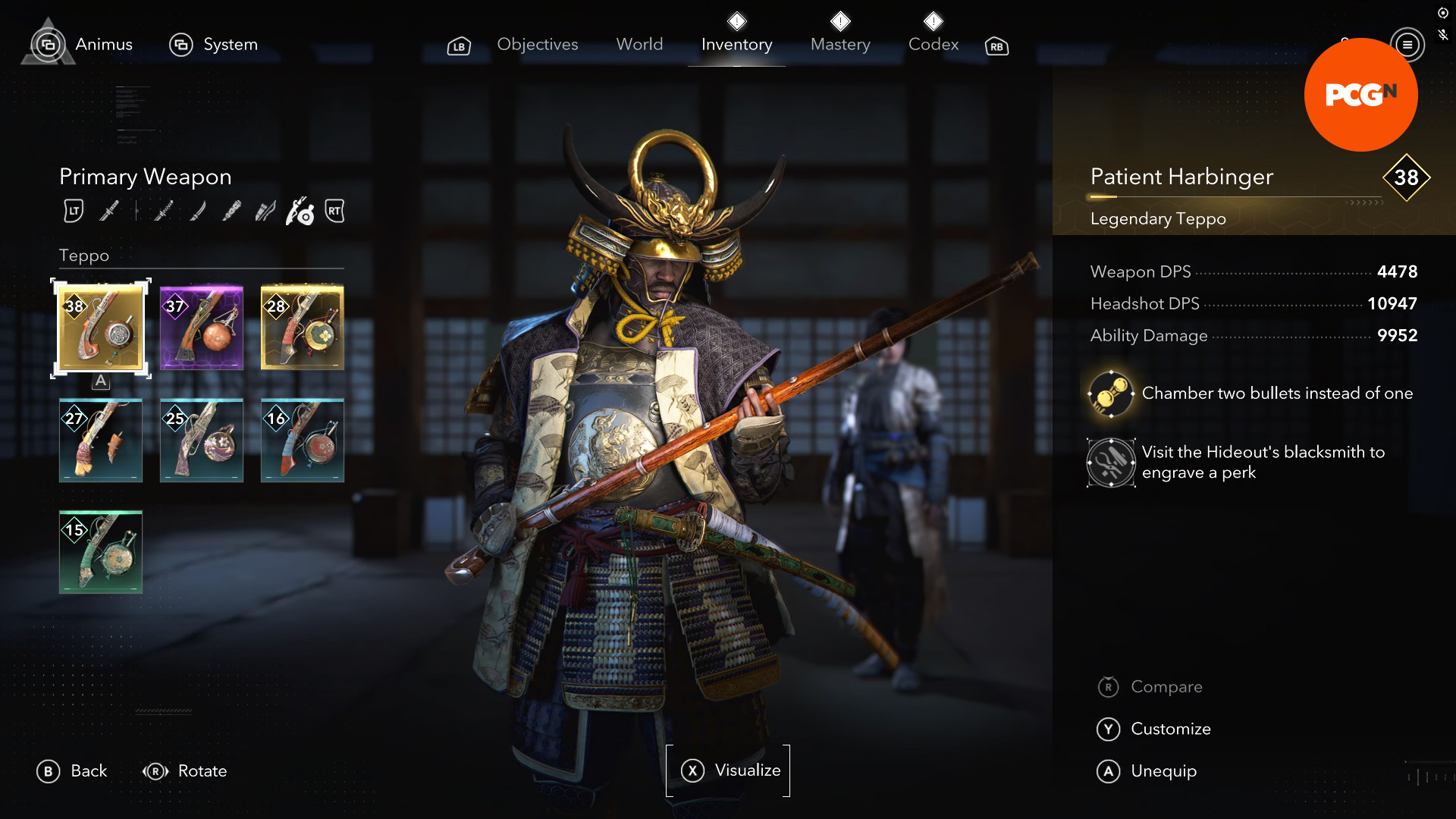Screen dimensions: 1456x819
Task: Pick the level 27 teppo slot
Action: (101, 441)
